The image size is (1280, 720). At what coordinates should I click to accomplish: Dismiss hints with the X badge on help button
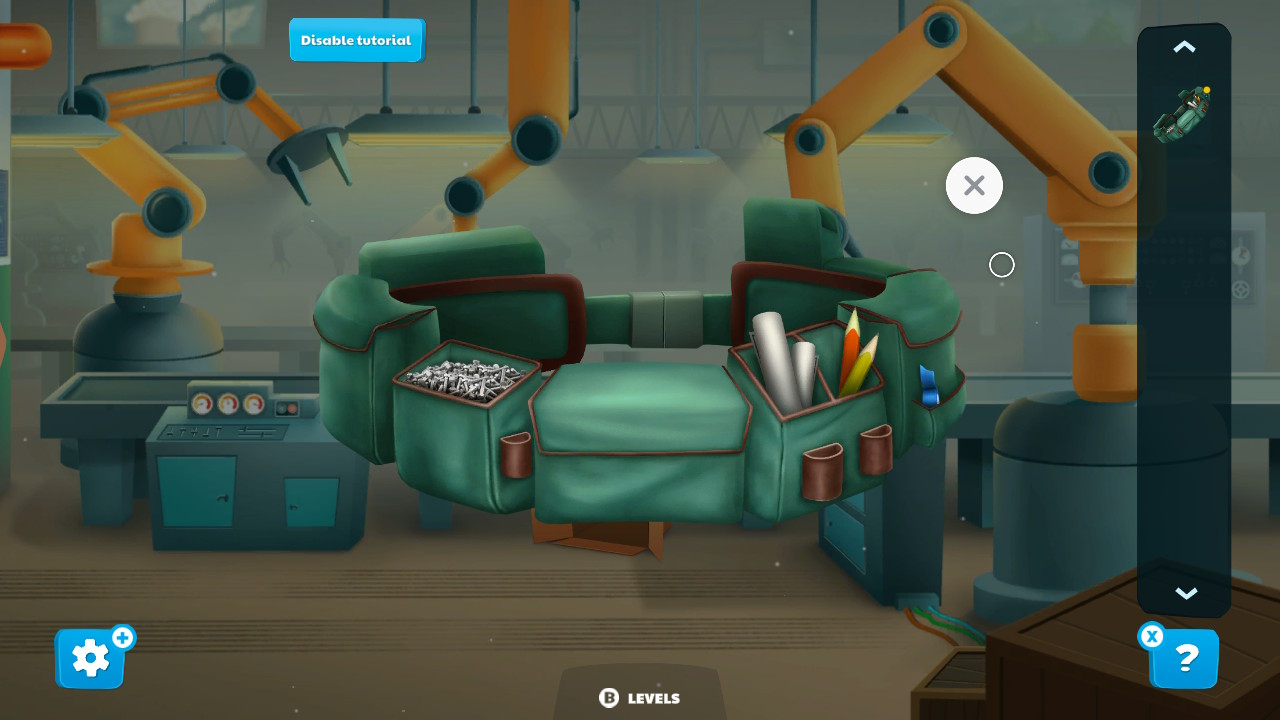[1152, 636]
